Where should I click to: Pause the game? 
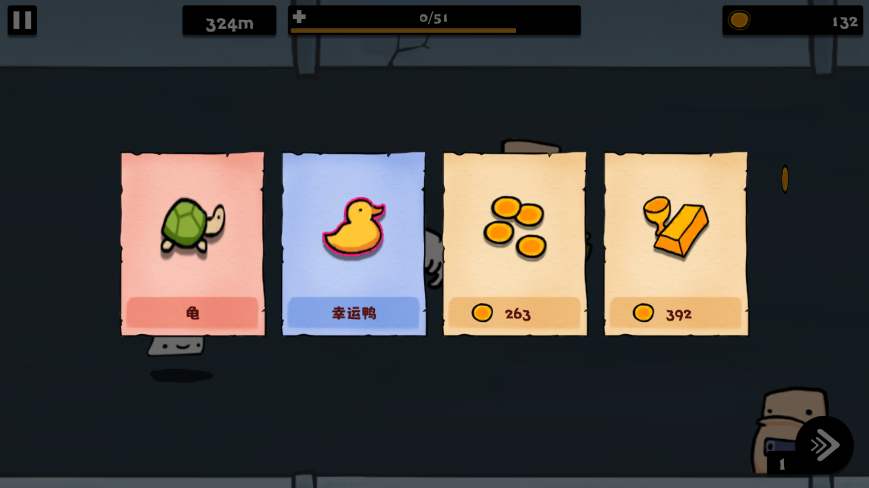(22, 20)
